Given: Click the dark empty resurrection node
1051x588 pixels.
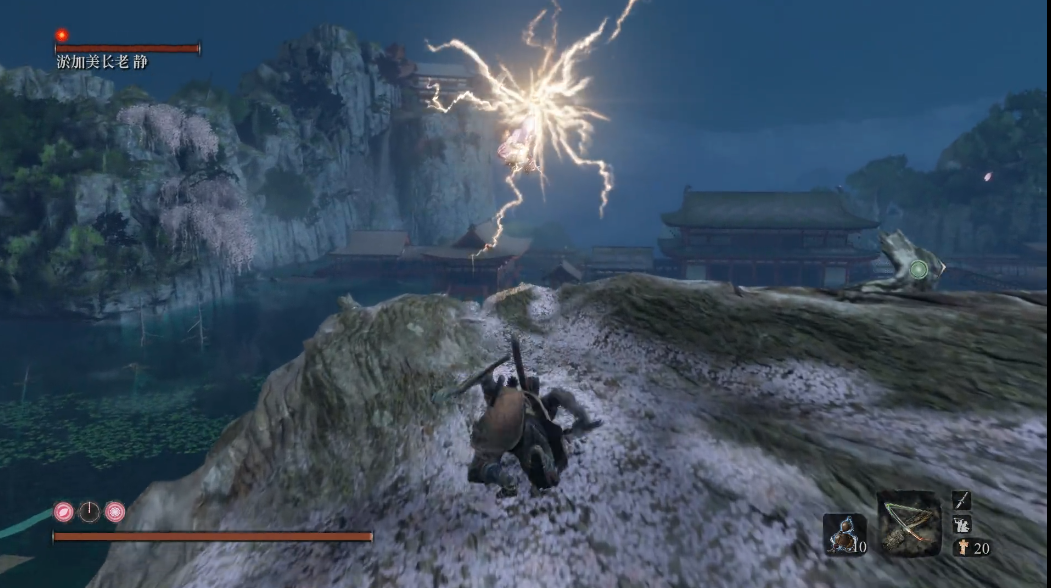Looking at the screenshot, I should click(90, 511).
